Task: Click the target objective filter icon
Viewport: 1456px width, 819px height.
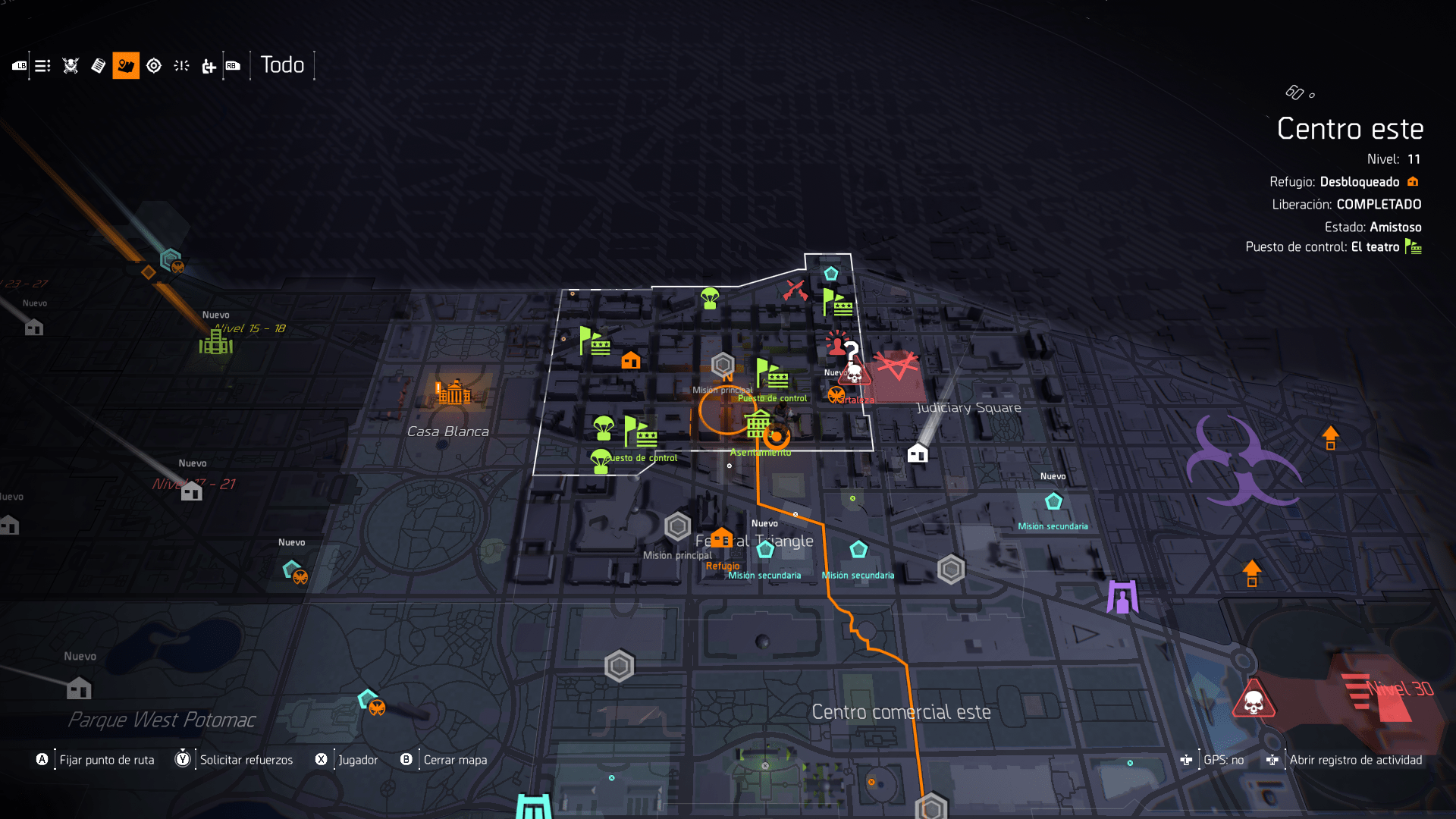Action: [x=154, y=66]
